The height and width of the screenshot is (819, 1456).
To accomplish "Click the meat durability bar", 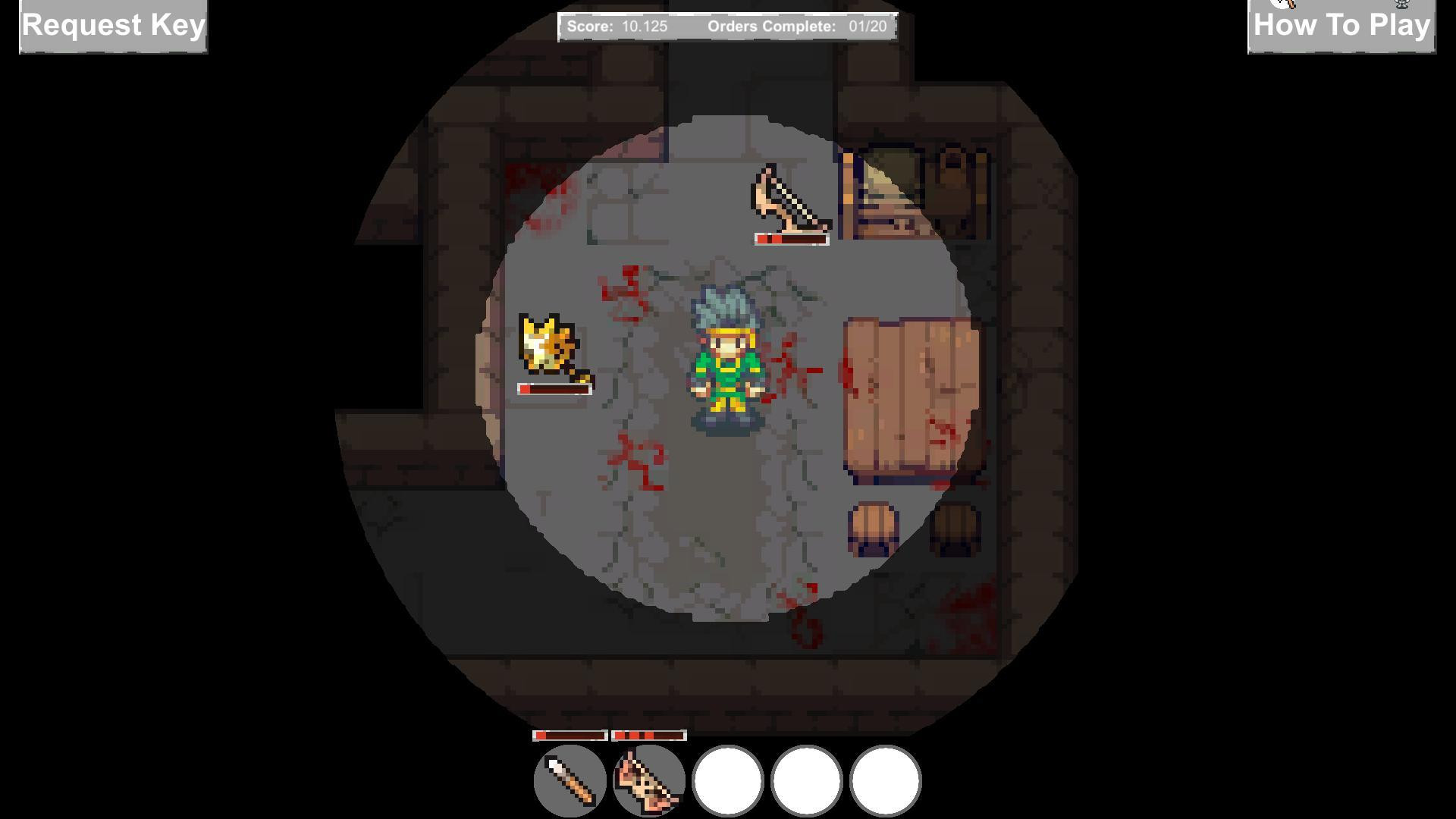I will pos(648,735).
